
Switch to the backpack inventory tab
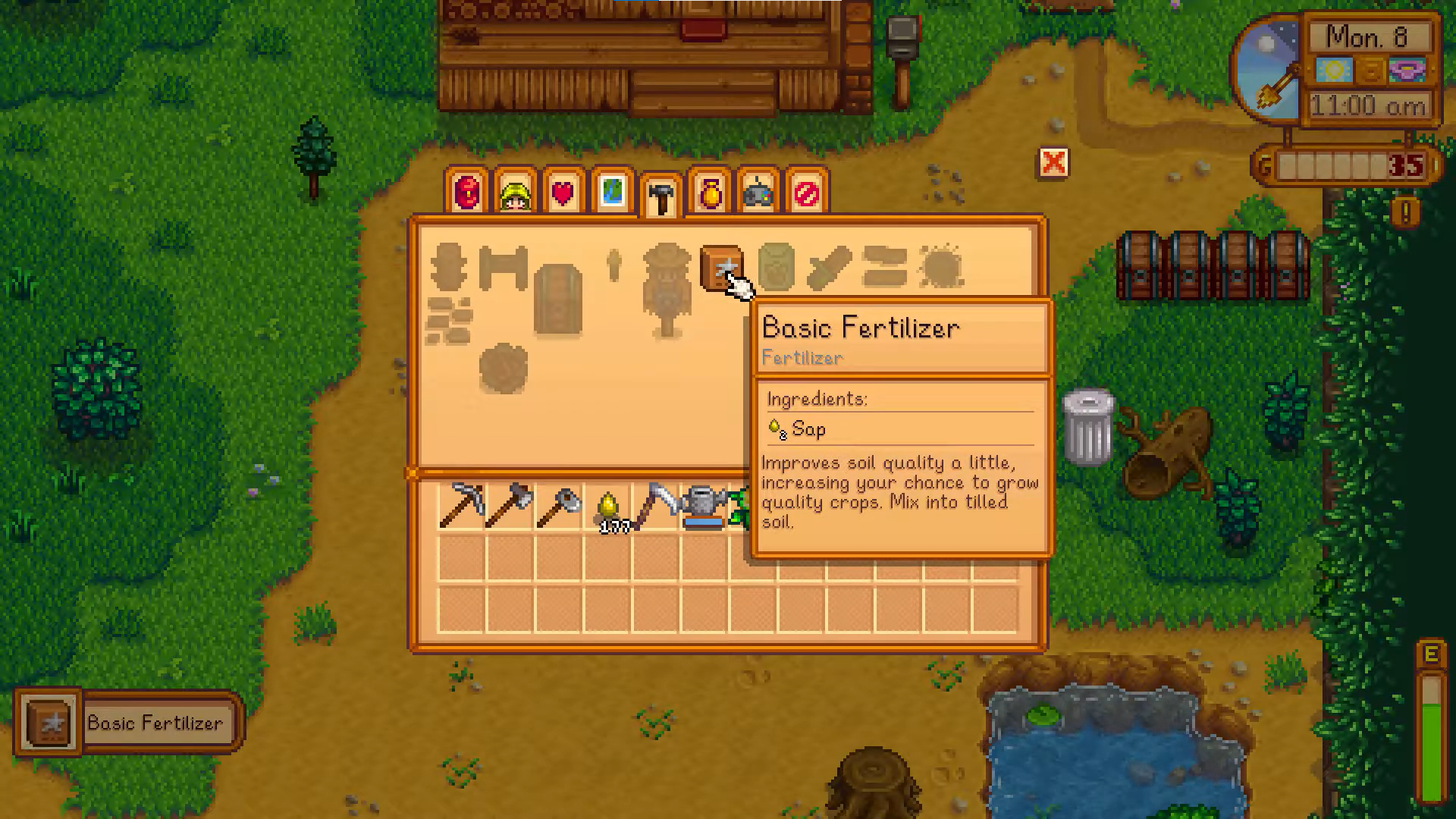pos(467,193)
